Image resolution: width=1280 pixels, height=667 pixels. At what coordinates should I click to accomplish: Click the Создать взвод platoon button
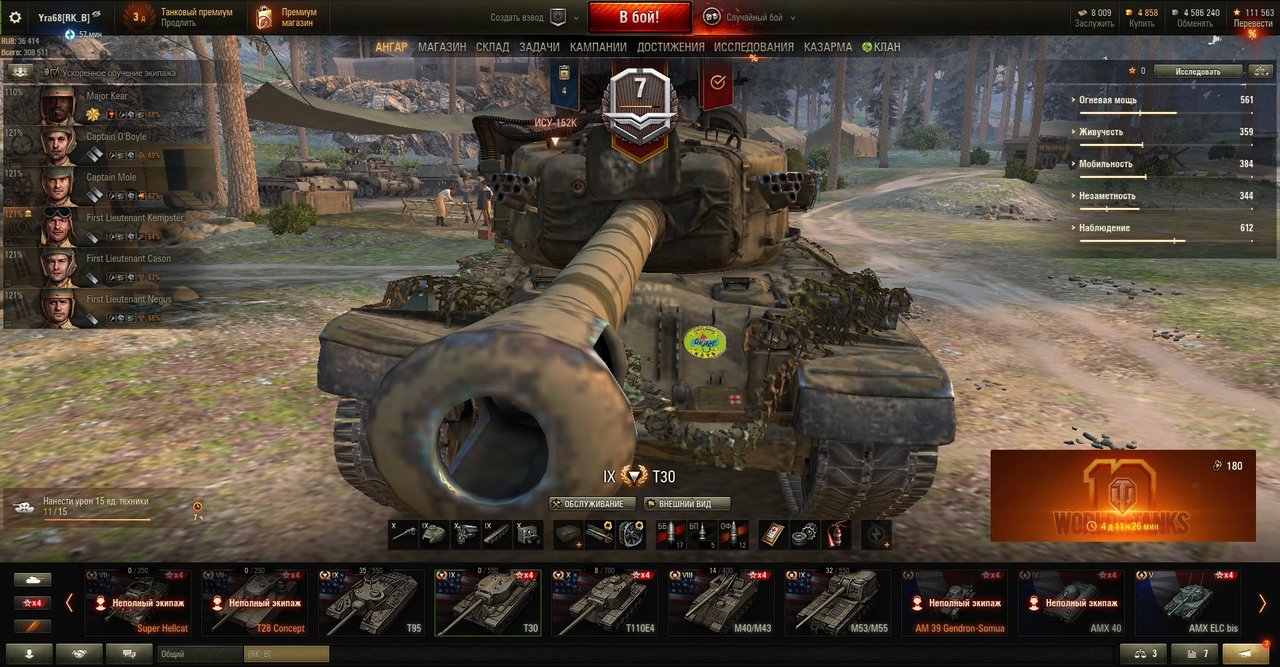point(534,17)
